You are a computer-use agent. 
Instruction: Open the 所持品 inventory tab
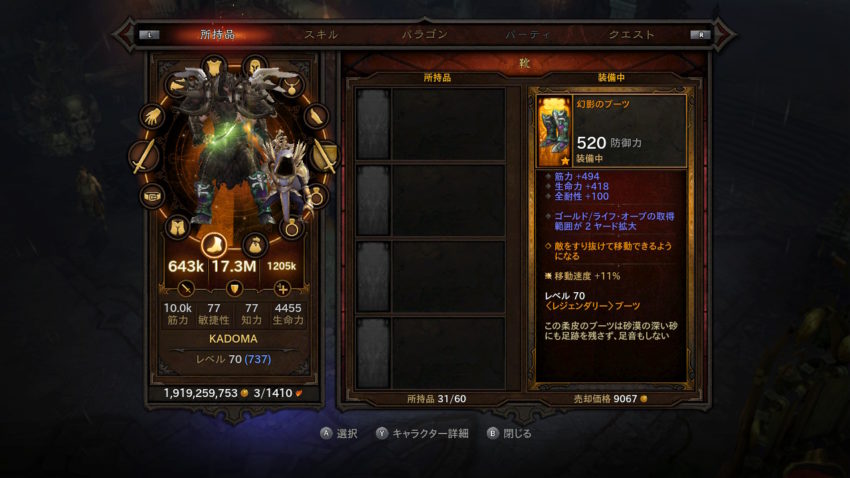(x=217, y=34)
